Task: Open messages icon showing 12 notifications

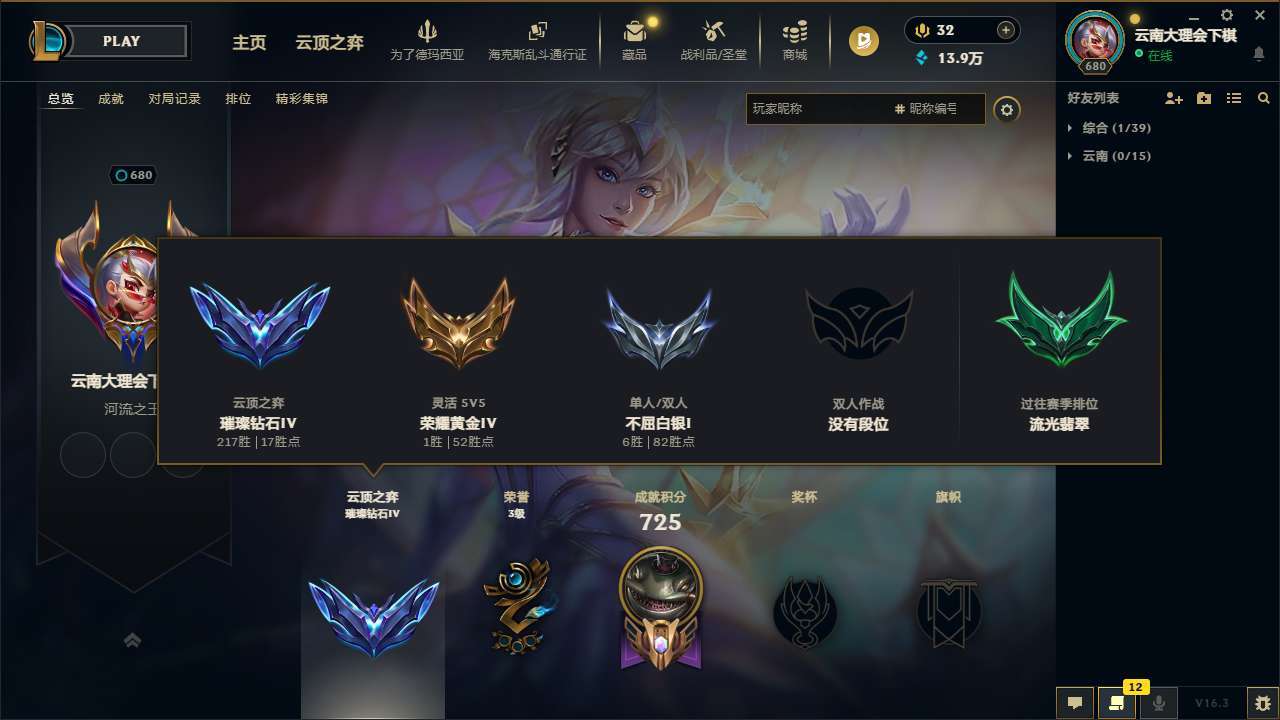Action: 1117,704
